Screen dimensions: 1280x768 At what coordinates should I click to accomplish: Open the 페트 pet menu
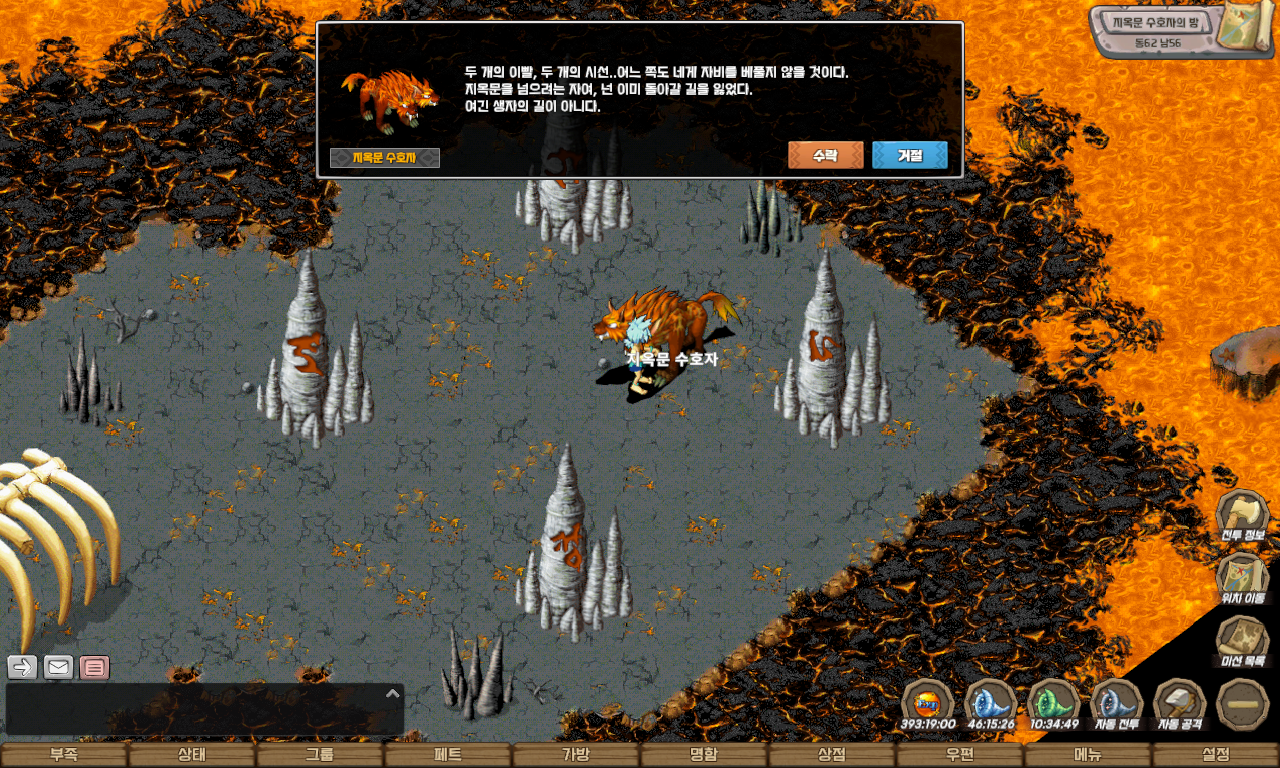[x=448, y=756]
